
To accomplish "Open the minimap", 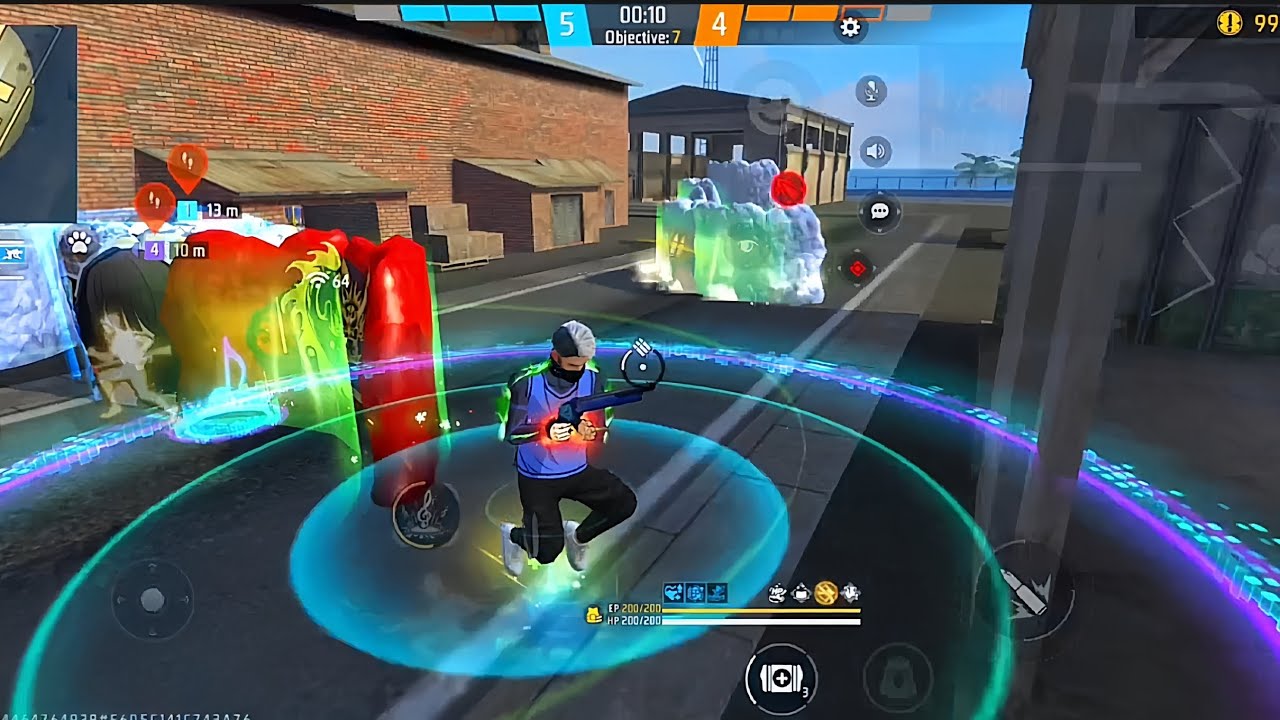I will tap(36, 108).
